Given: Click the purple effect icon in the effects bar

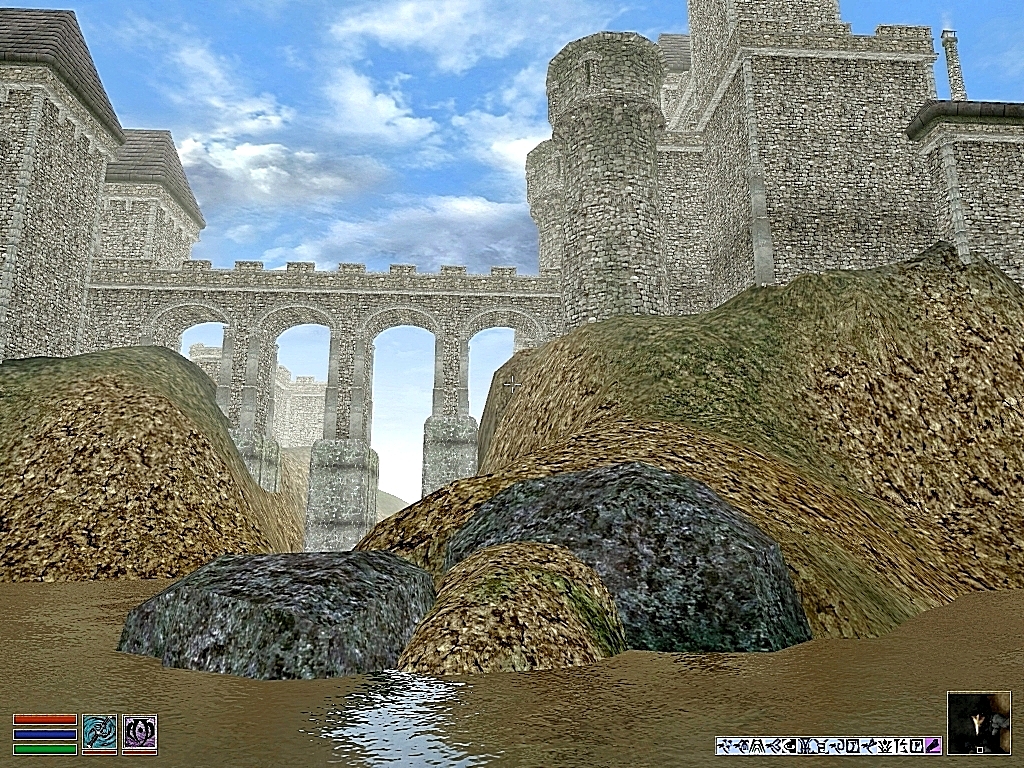Looking at the screenshot, I should (933, 745).
